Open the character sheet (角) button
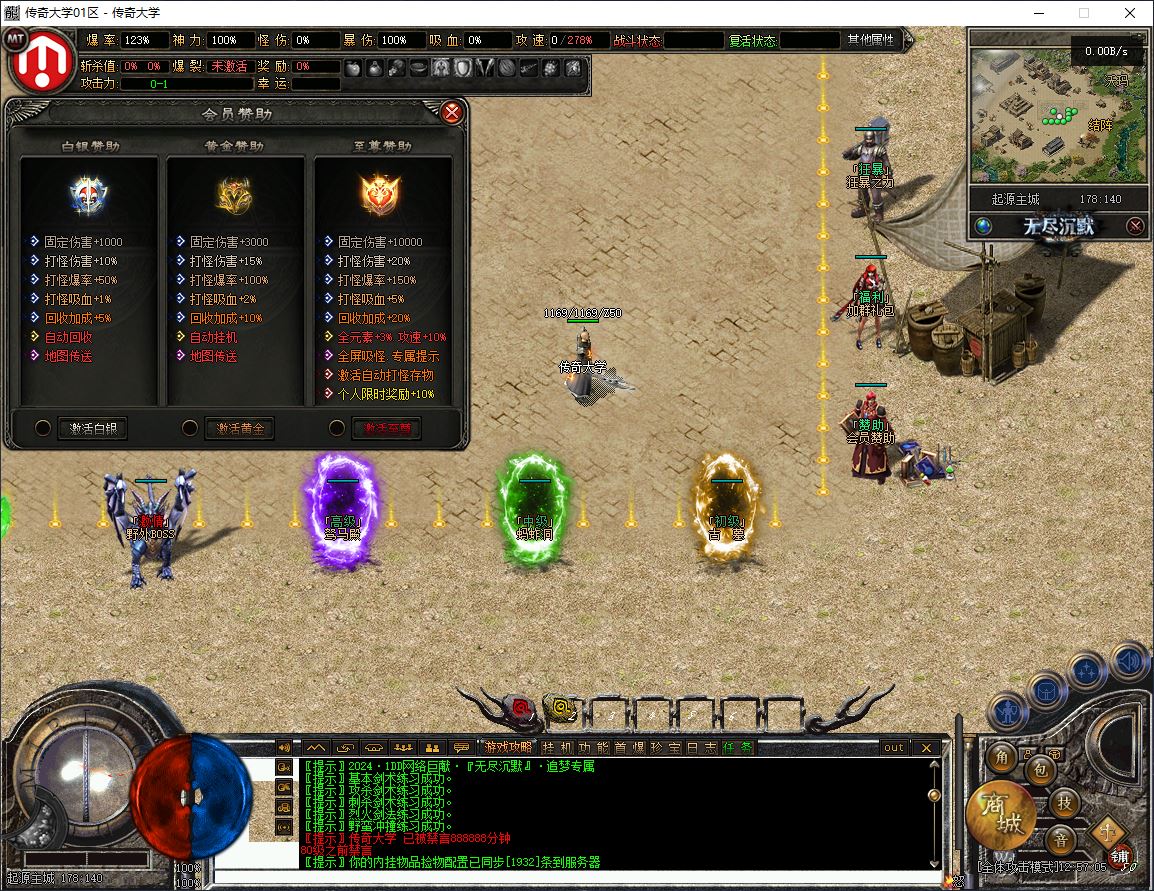Image resolution: width=1154 pixels, height=891 pixels. pos(1002,757)
